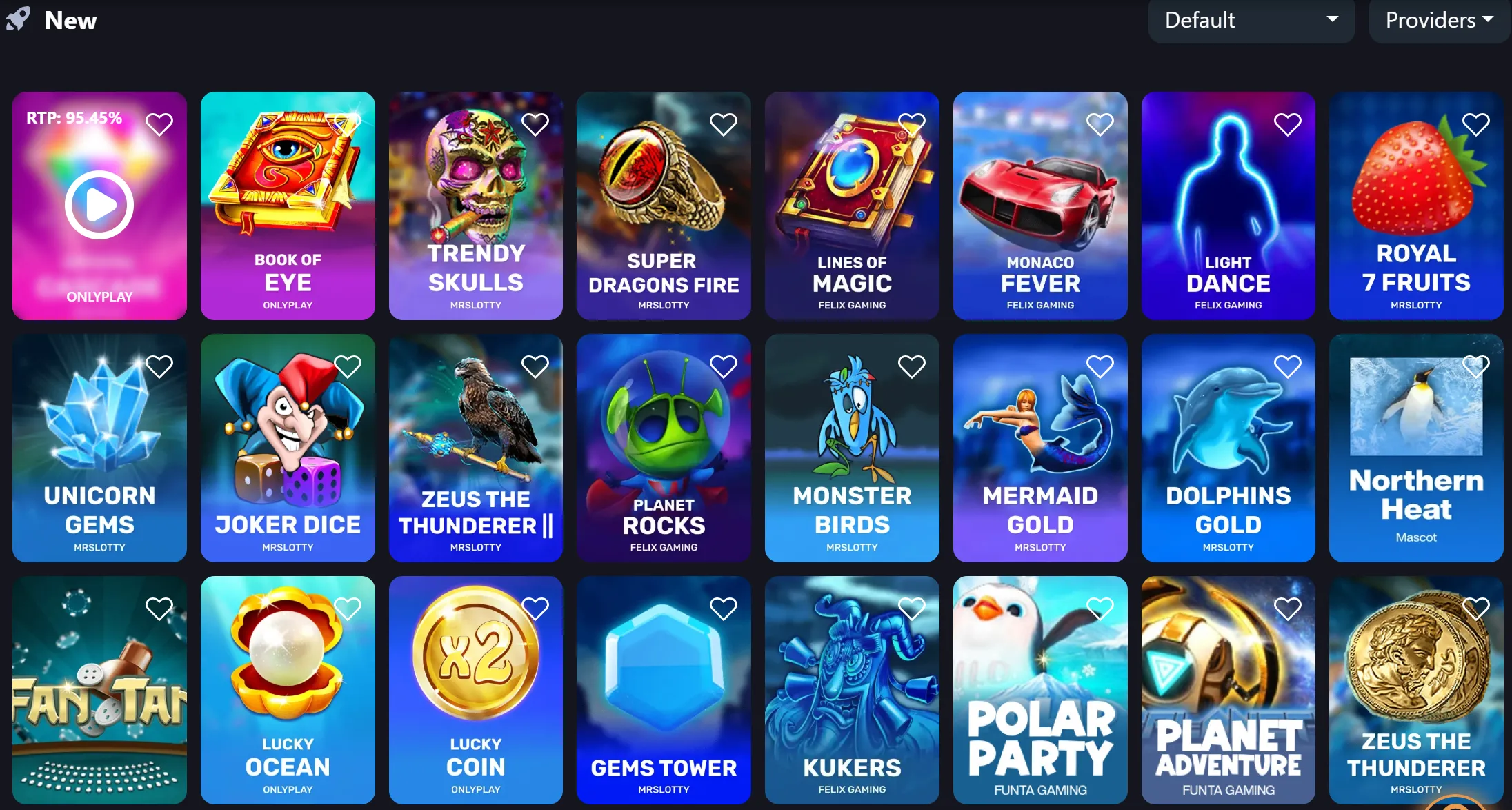Expand the chevron on the Default selector
The image size is (1512, 810).
(1331, 21)
